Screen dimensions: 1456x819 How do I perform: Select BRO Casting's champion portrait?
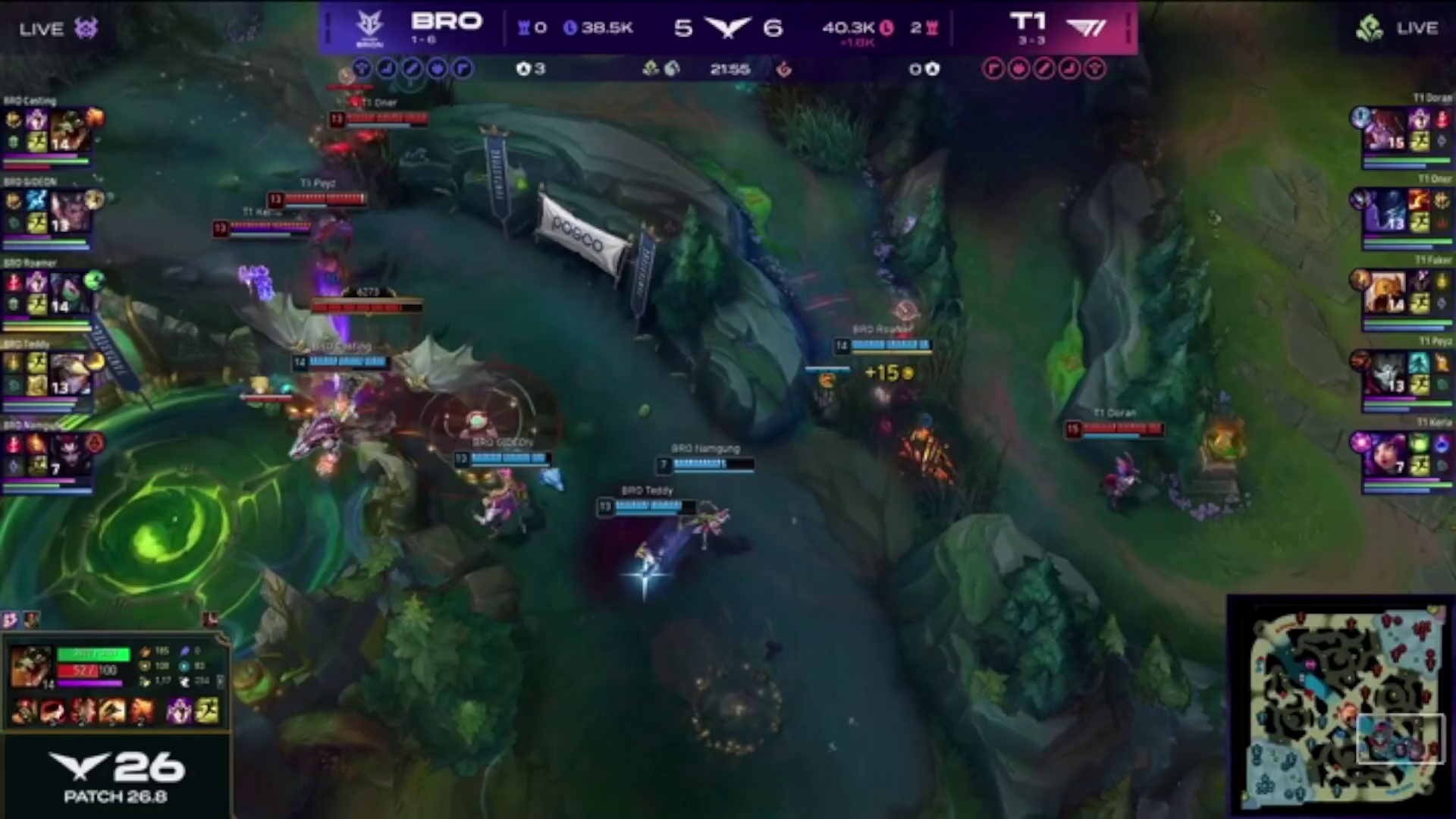click(x=69, y=131)
